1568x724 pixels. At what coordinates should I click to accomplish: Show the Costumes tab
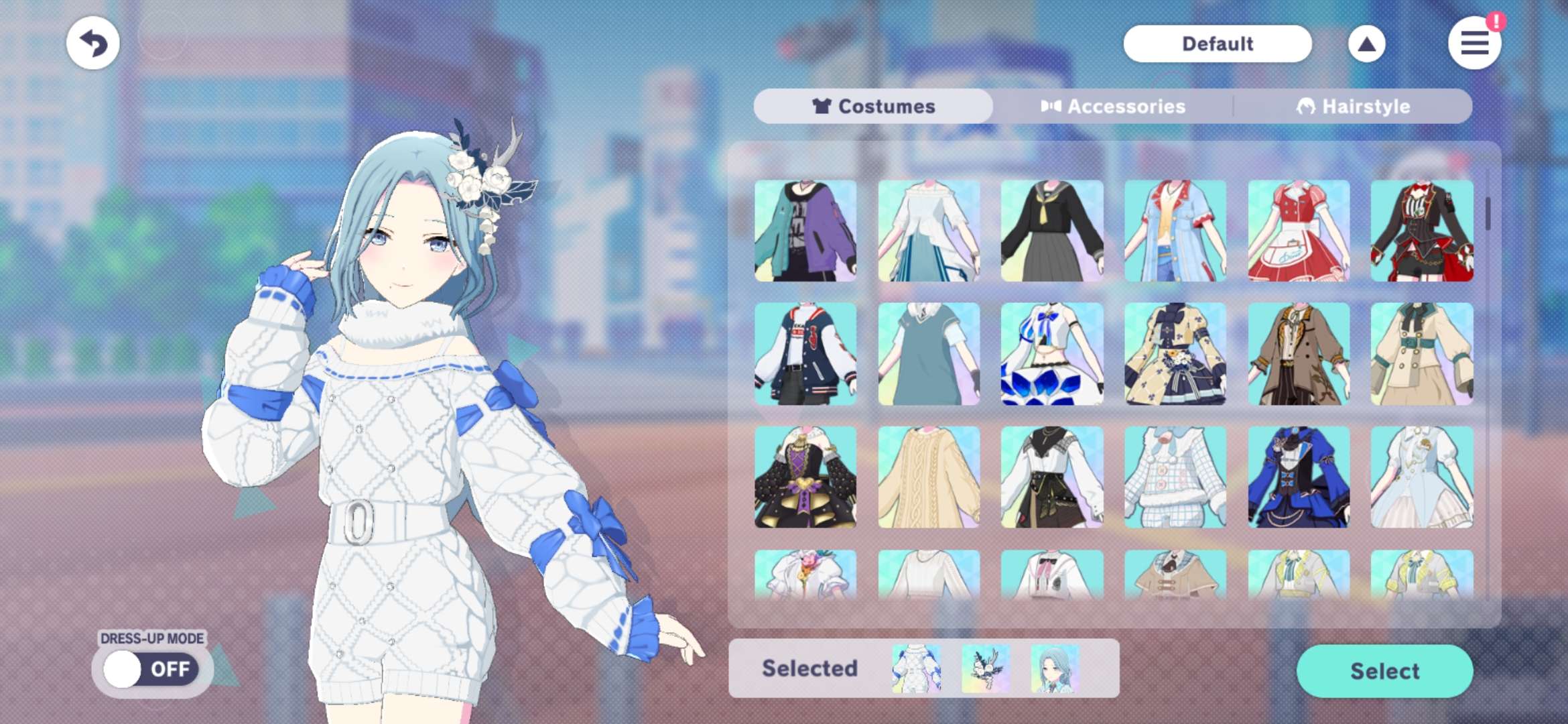pyautogui.click(x=873, y=107)
